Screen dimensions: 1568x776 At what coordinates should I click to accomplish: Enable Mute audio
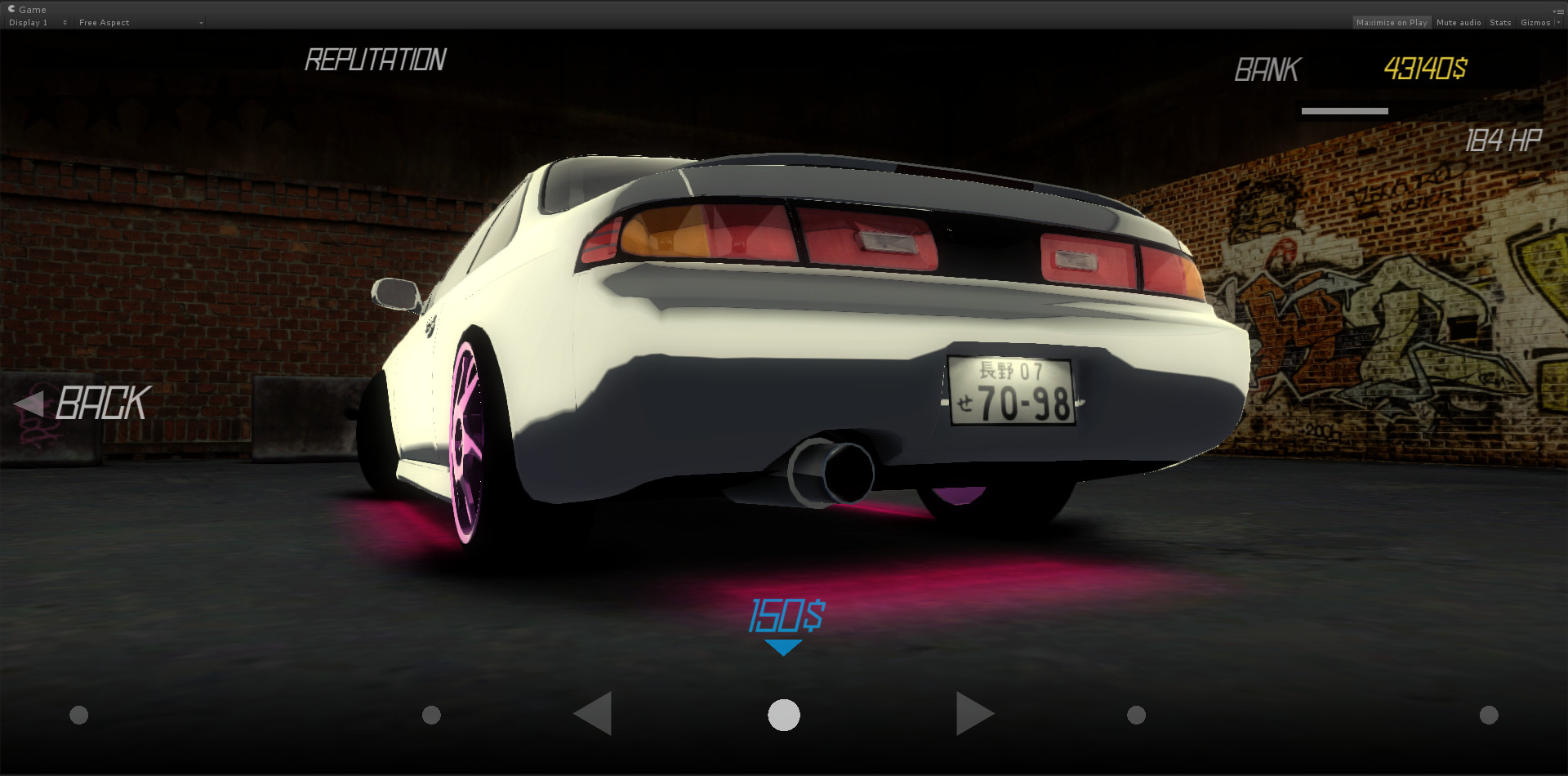pyautogui.click(x=1459, y=22)
